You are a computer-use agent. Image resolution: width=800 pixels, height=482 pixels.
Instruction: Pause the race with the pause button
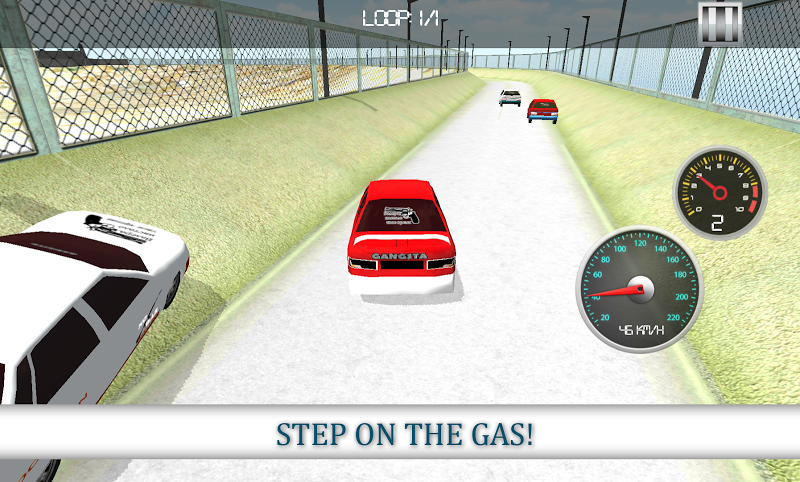click(719, 22)
